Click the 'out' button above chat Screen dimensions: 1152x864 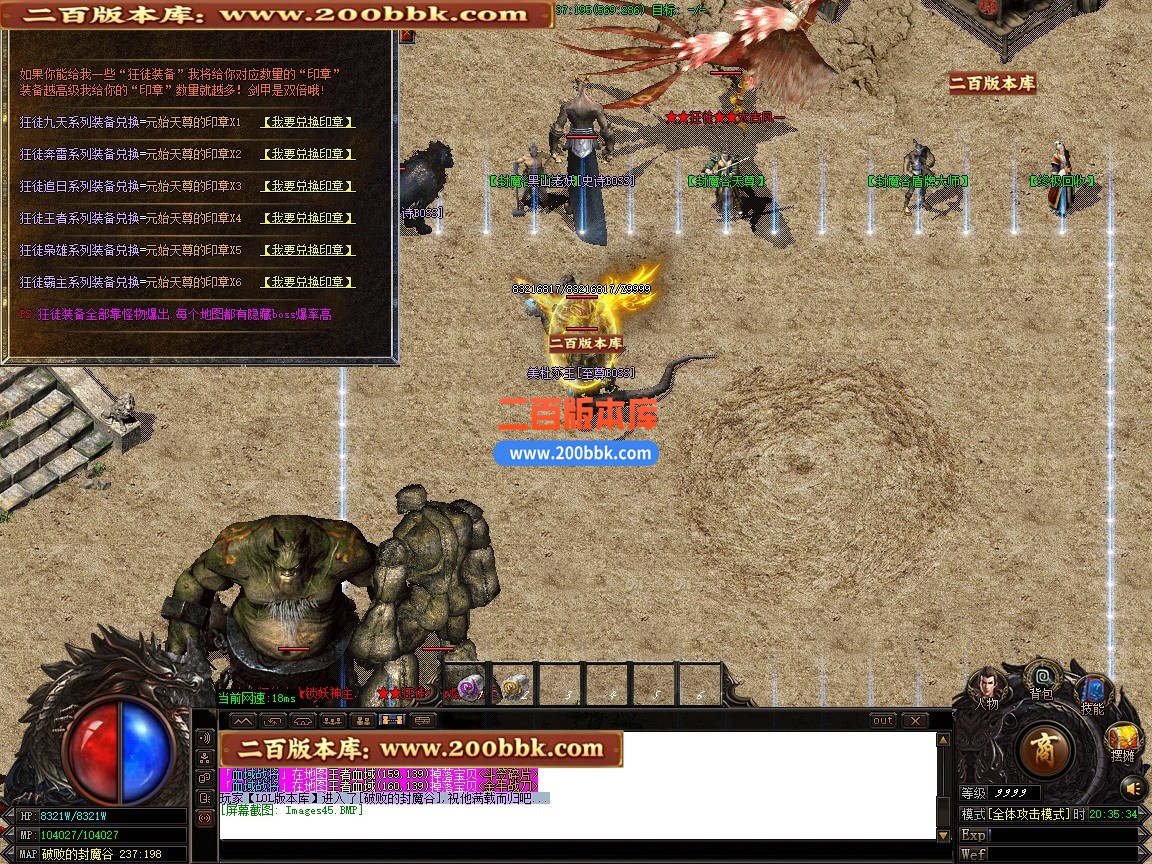[x=883, y=720]
